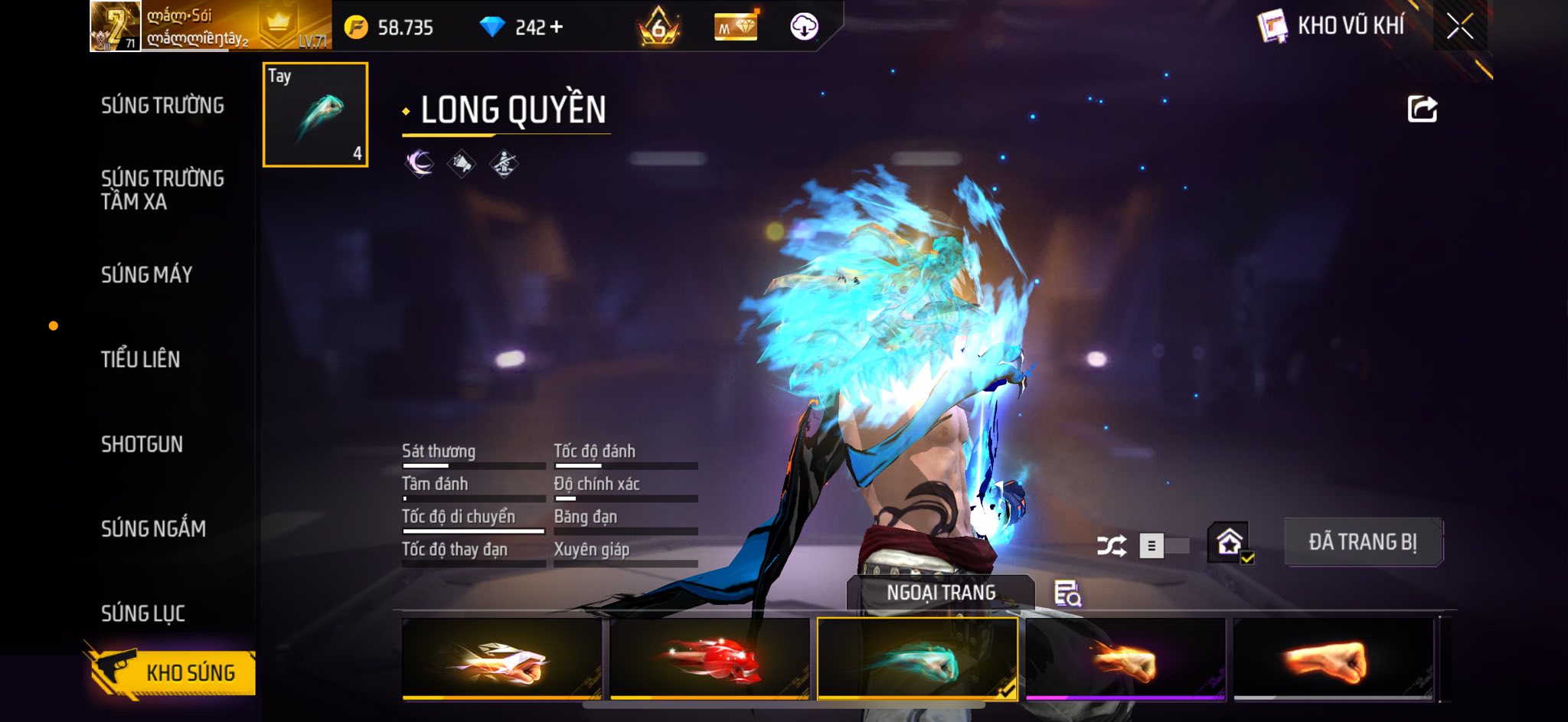Open the skin search list icon

tap(1067, 593)
